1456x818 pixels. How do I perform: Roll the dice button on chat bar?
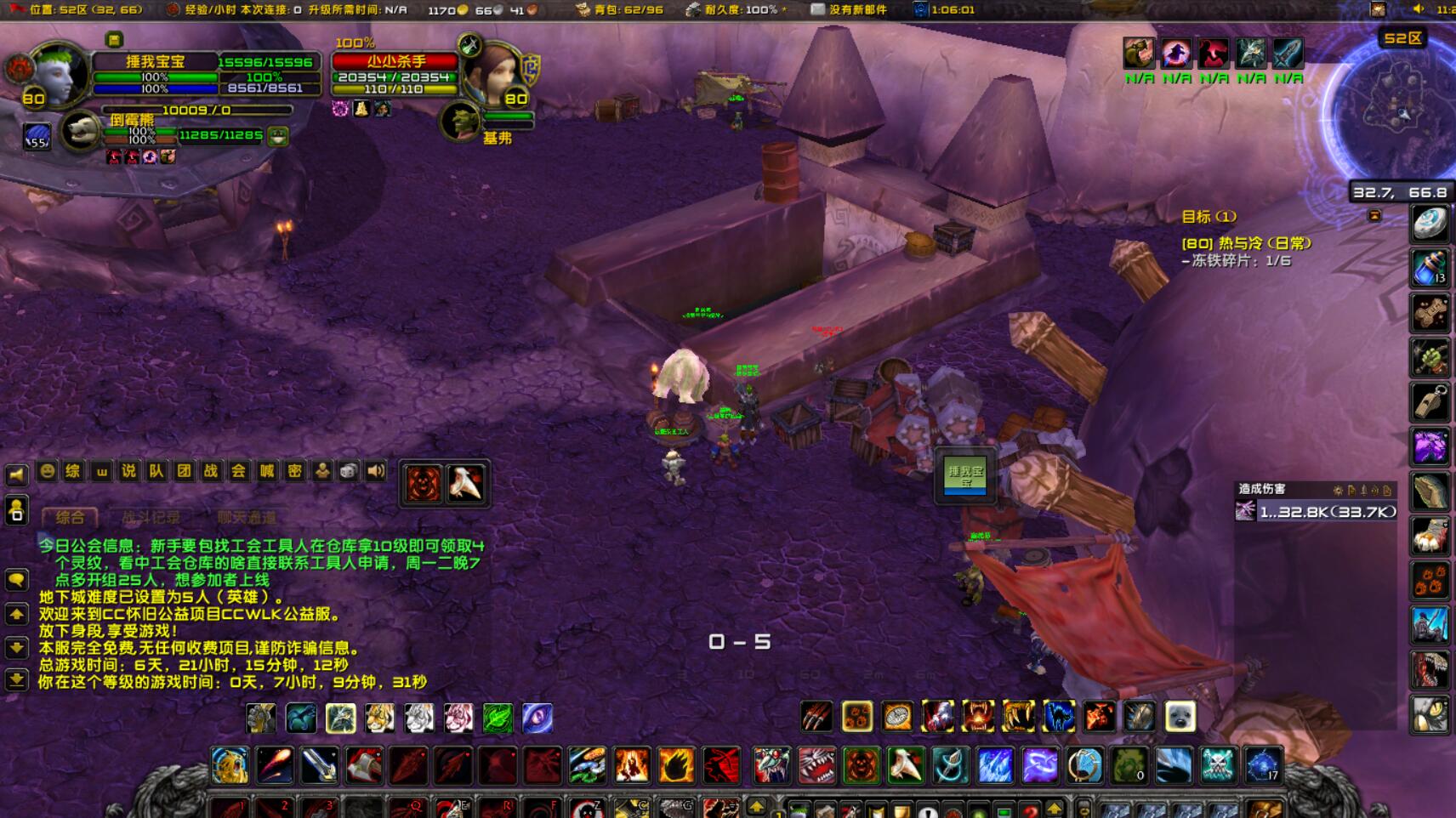pyautogui.click(x=349, y=471)
